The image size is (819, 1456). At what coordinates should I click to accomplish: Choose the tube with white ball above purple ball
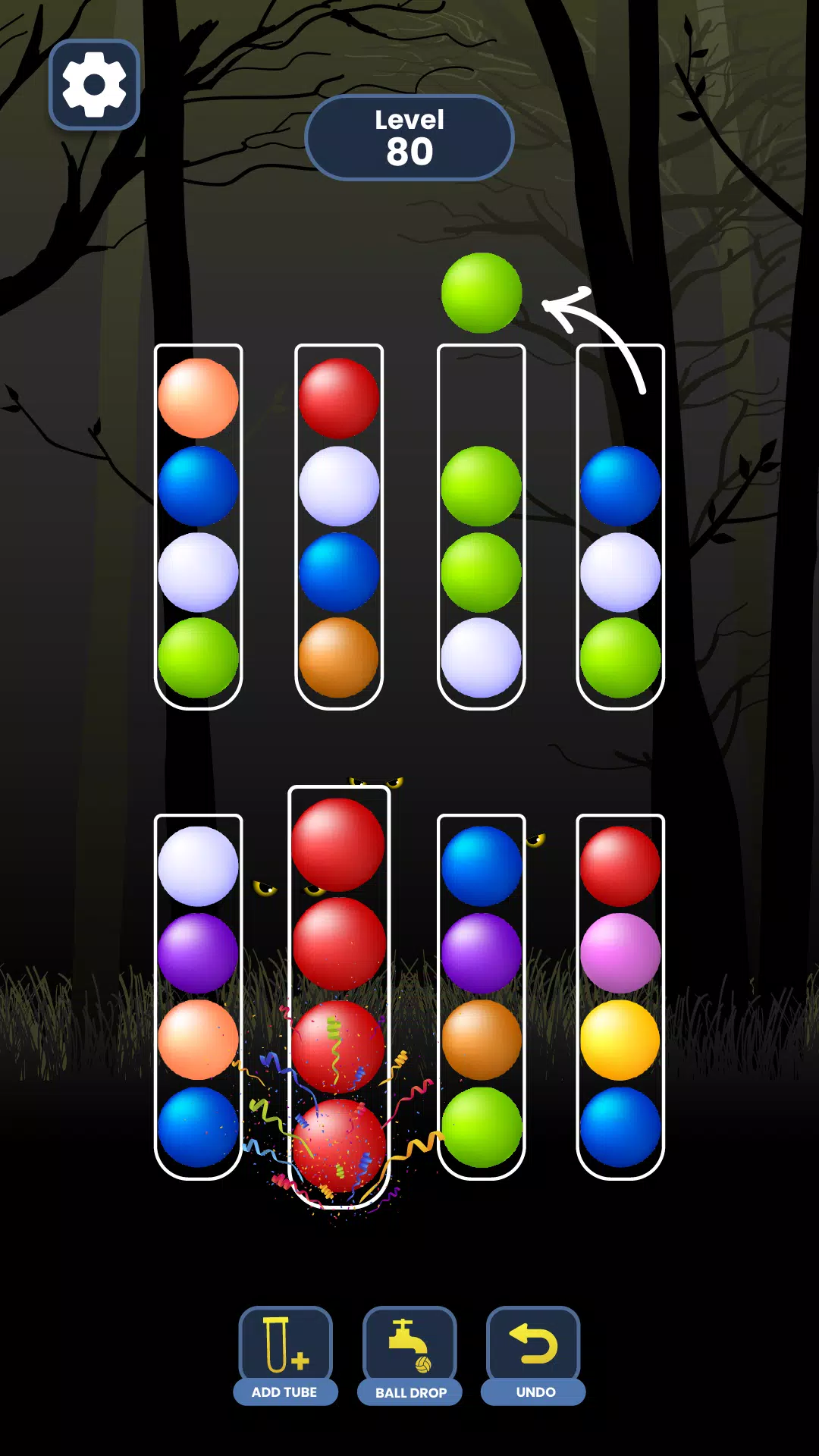(198, 995)
